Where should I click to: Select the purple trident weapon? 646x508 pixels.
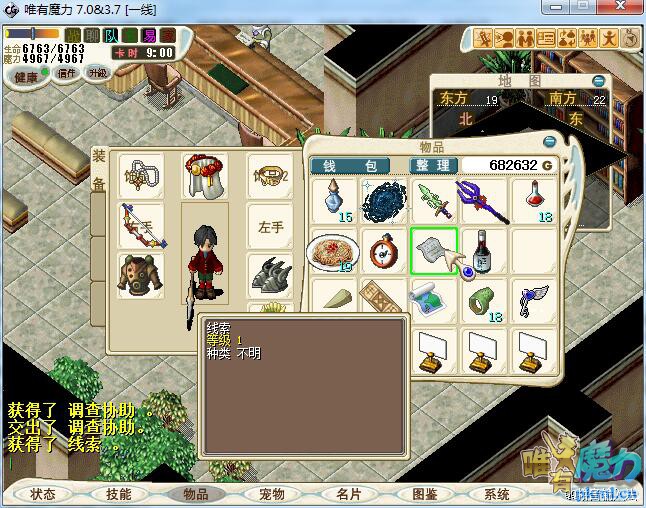pos(483,199)
